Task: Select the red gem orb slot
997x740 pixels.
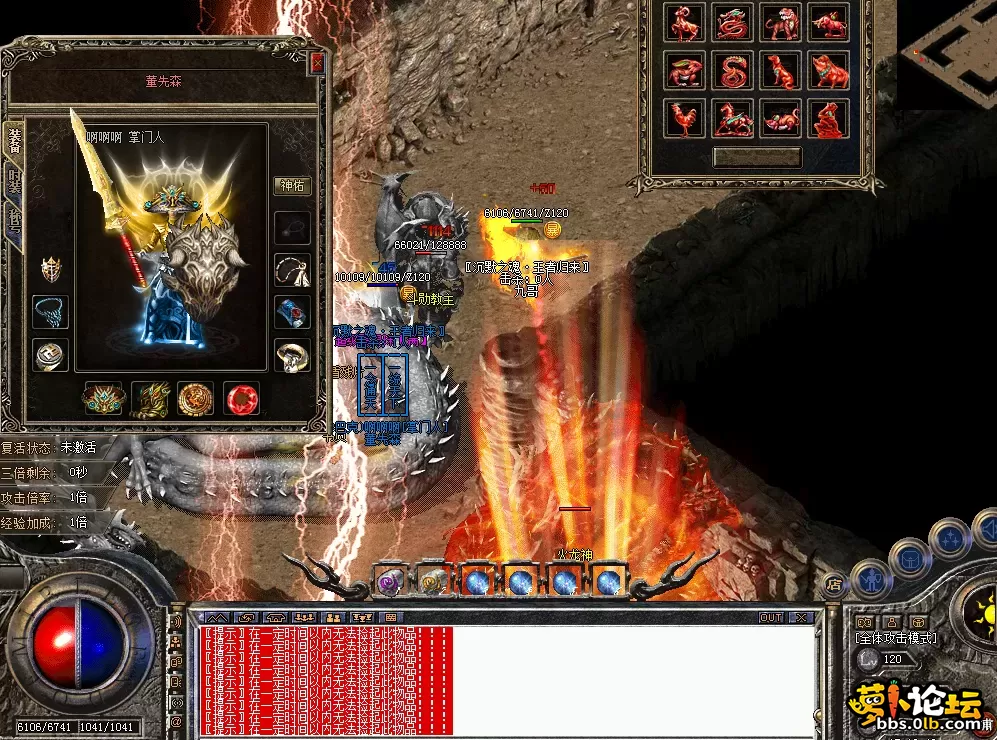Action: pyautogui.click(x=241, y=398)
